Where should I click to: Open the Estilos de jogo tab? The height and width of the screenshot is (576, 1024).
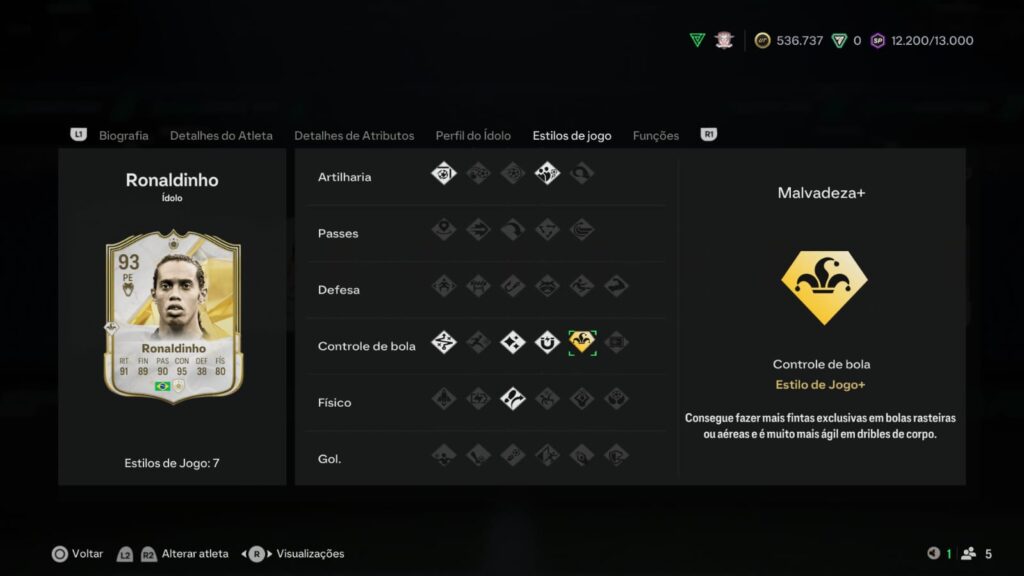point(572,135)
